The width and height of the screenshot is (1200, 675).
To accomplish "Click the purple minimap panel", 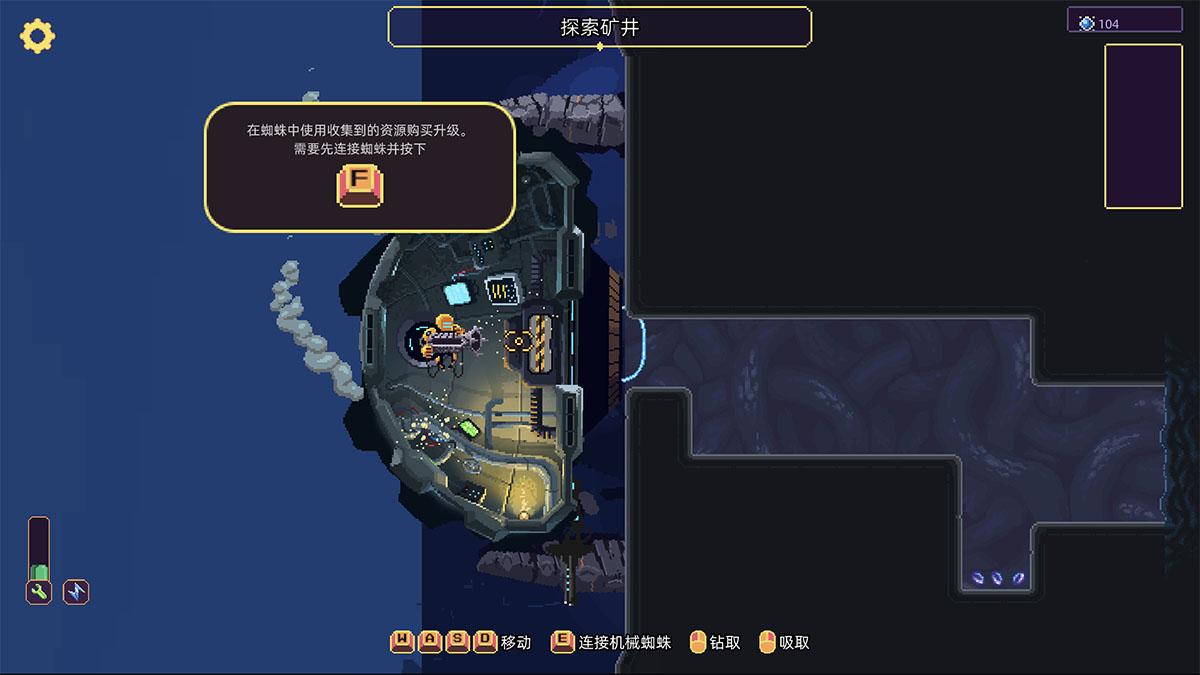I will pyautogui.click(x=1142, y=126).
